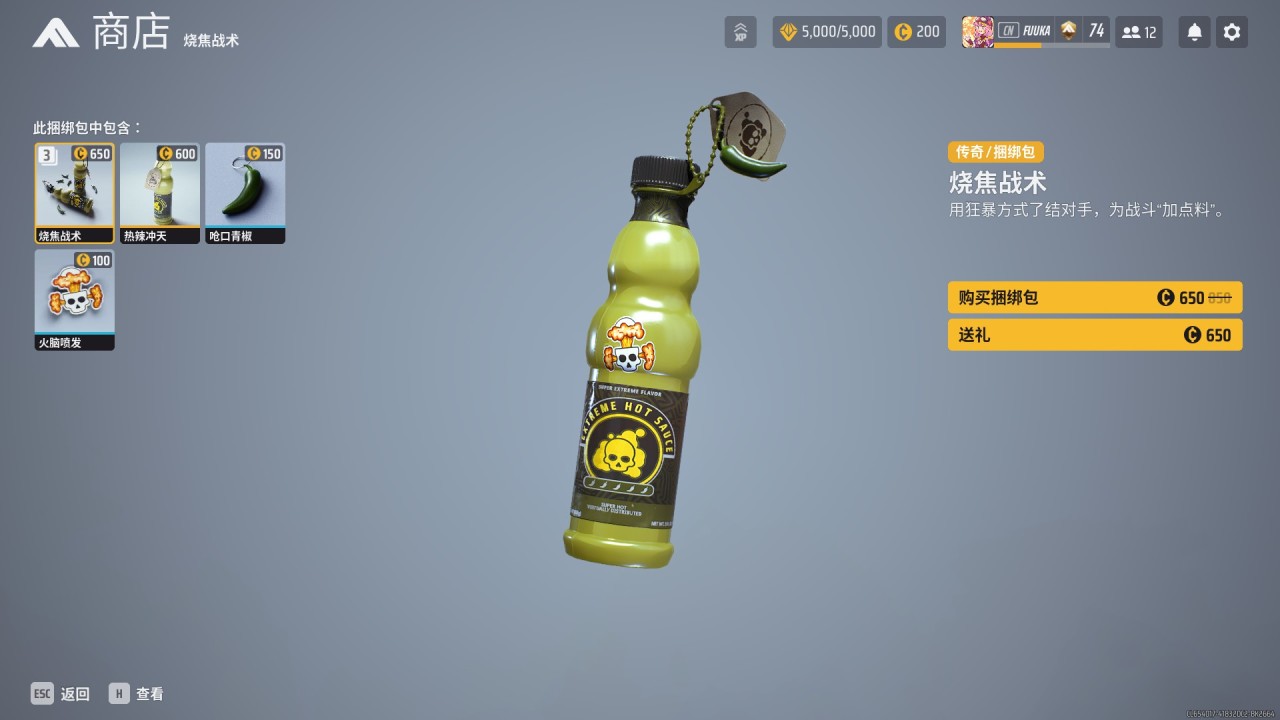Click the rank badge beside level 74

[1068, 31]
